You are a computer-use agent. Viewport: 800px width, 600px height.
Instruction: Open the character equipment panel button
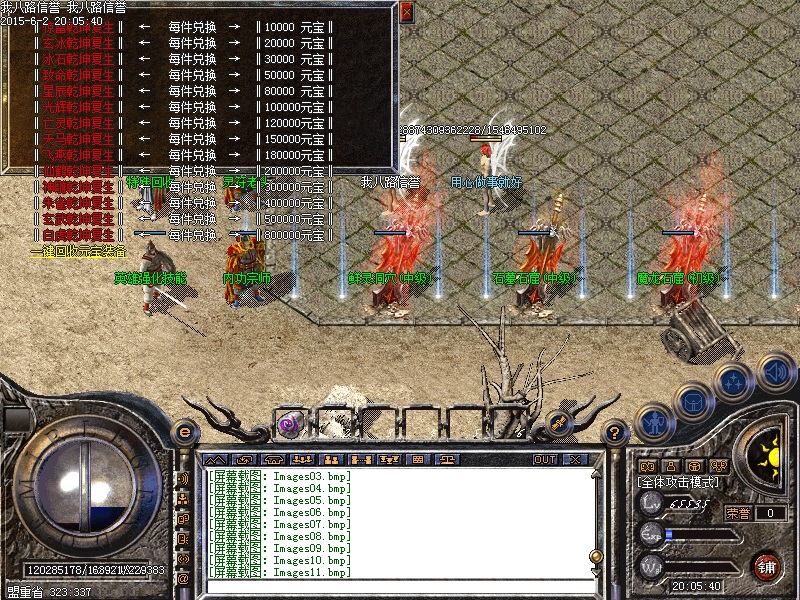[653, 421]
